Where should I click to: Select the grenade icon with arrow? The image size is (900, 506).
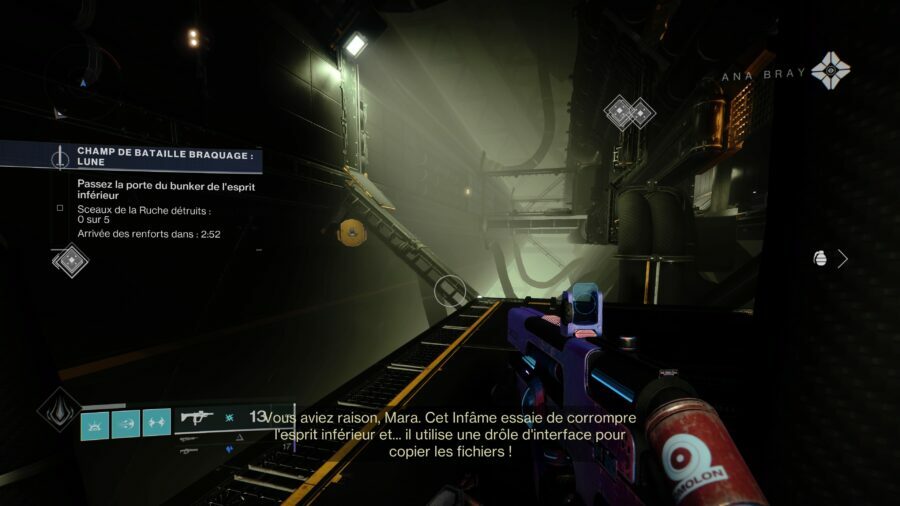click(830, 258)
